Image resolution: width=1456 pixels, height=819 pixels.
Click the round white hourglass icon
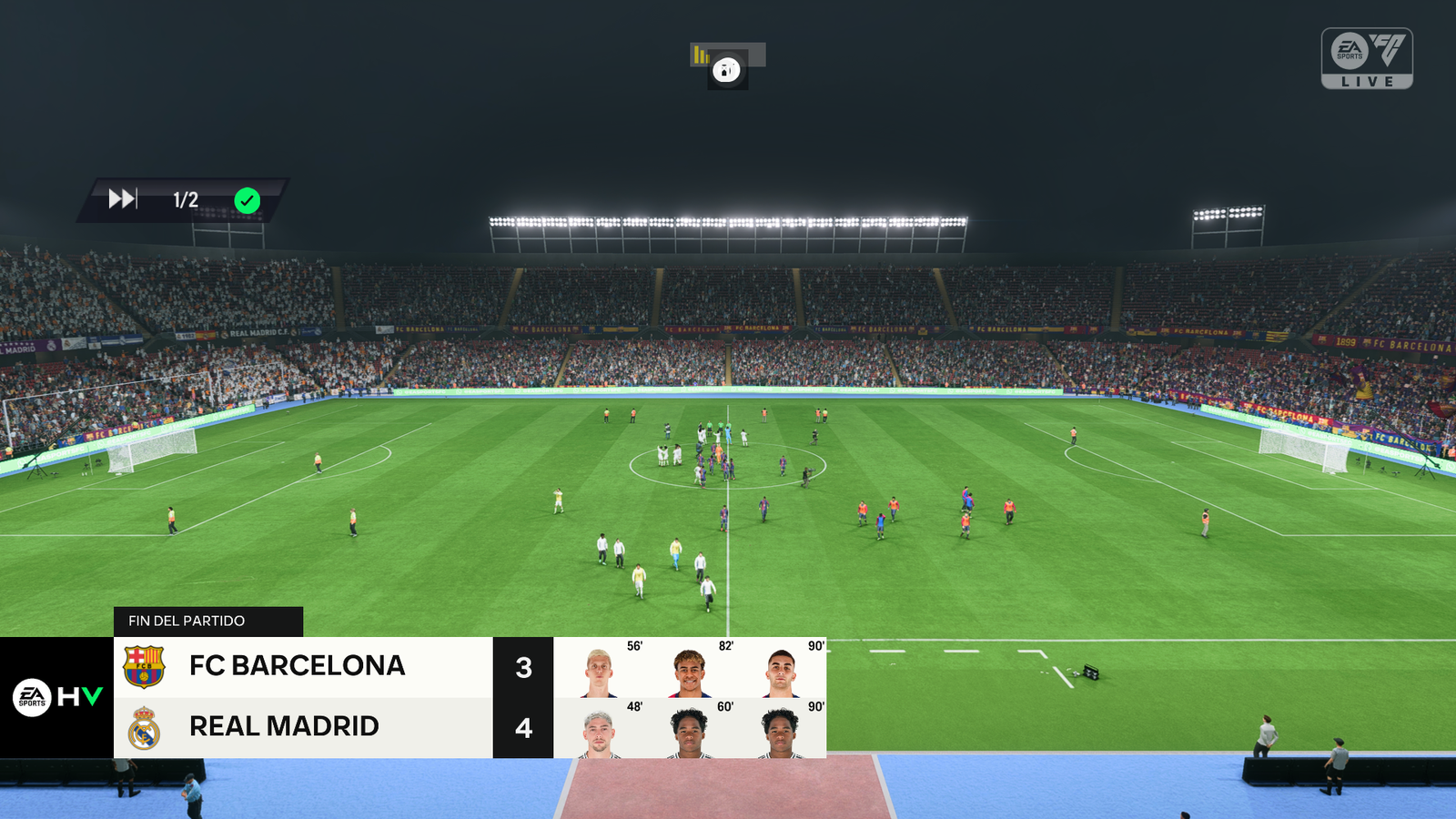726,70
